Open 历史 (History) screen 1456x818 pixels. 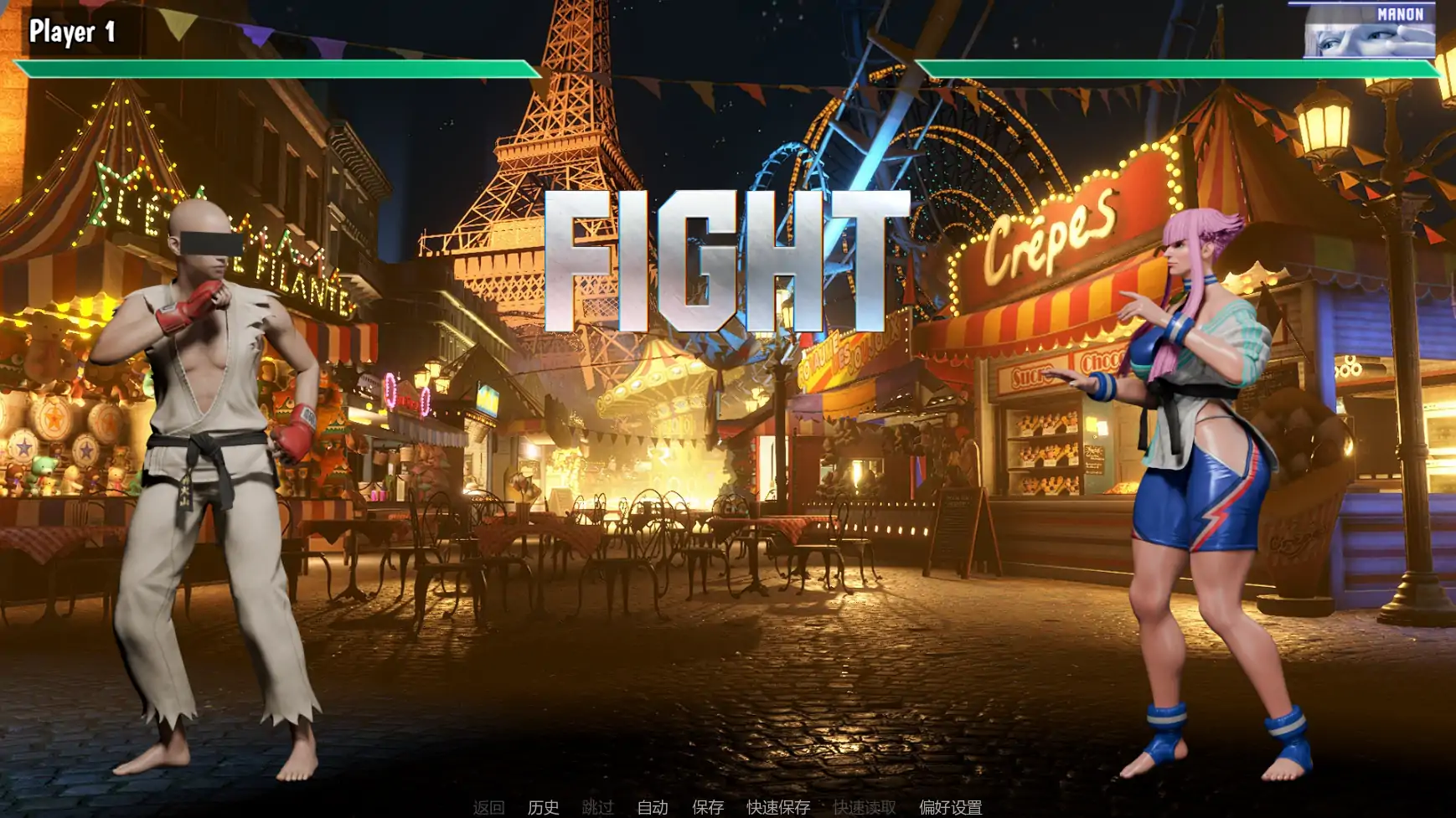point(541,809)
